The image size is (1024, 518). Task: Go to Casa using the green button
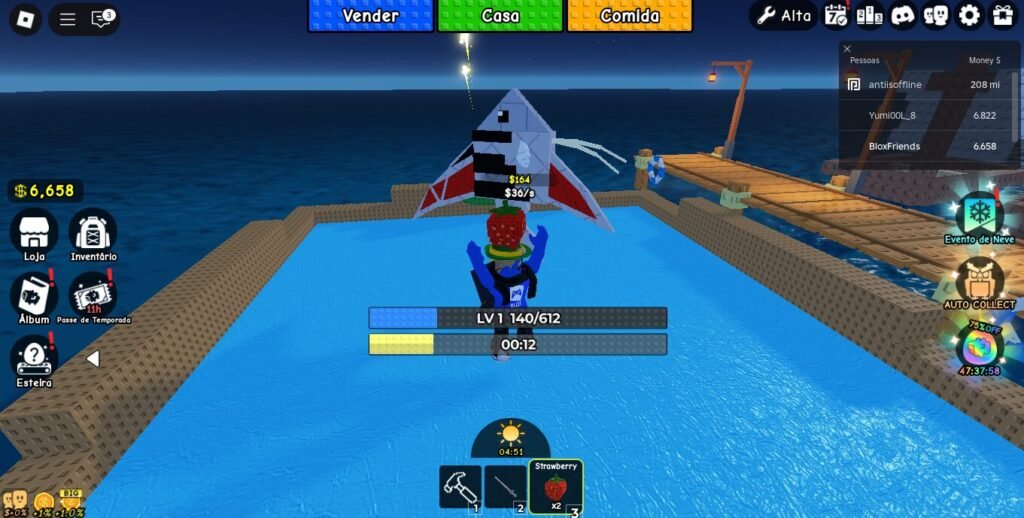[500, 16]
